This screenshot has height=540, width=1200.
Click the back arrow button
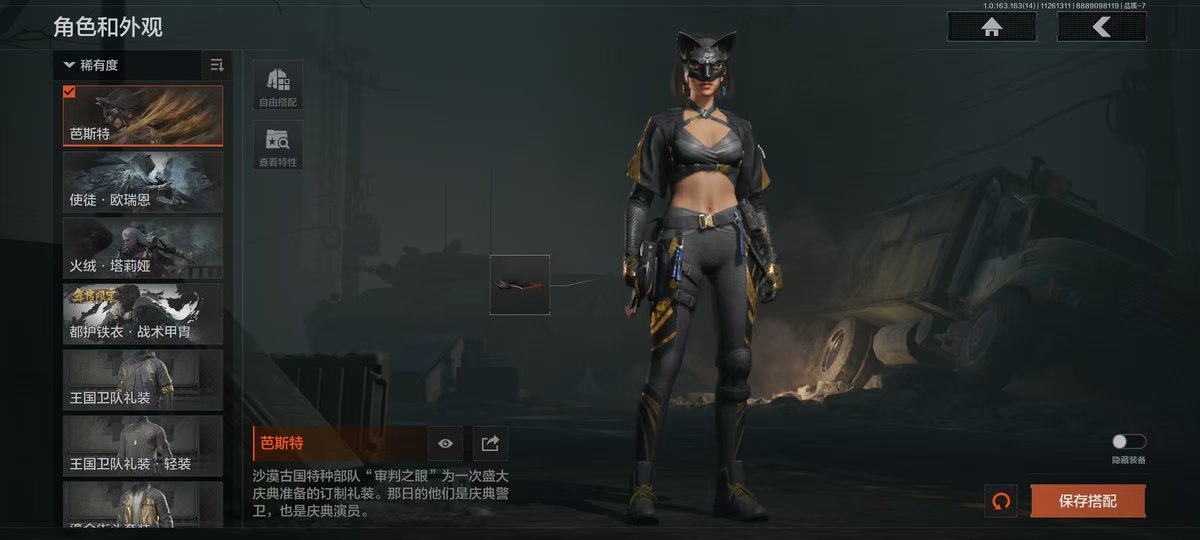(x=1102, y=28)
